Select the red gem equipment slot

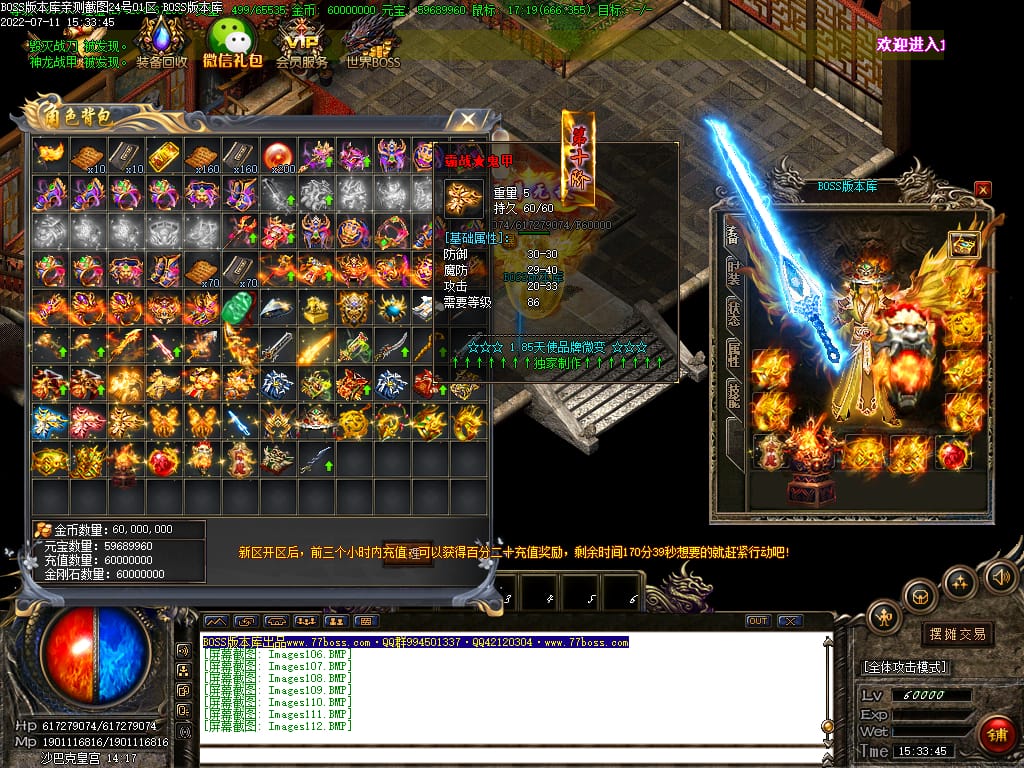tap(951, 453)
